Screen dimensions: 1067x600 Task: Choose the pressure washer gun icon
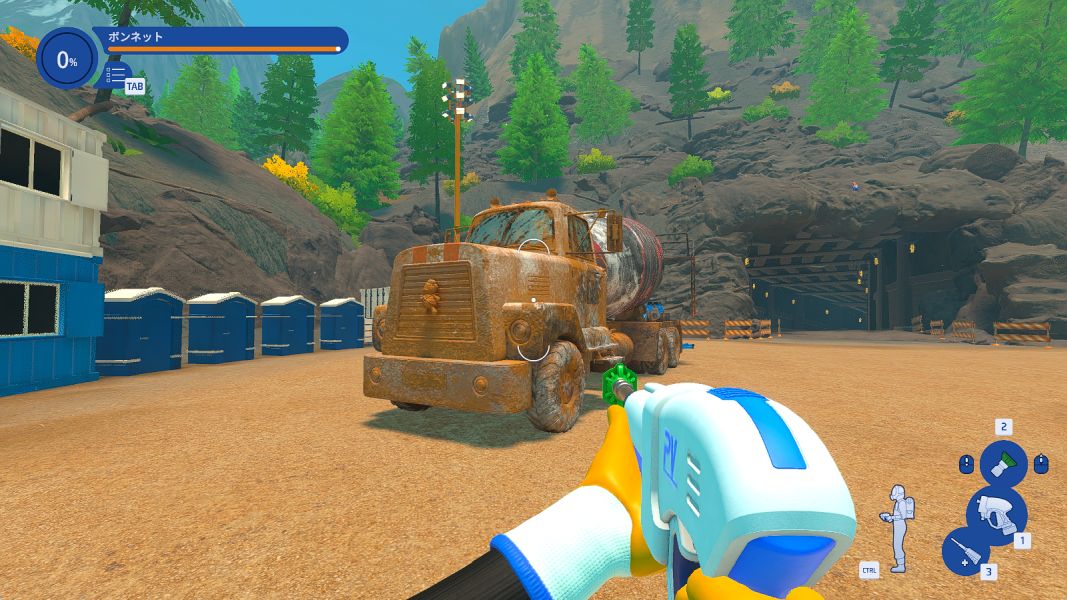click(x=996, y=513)
